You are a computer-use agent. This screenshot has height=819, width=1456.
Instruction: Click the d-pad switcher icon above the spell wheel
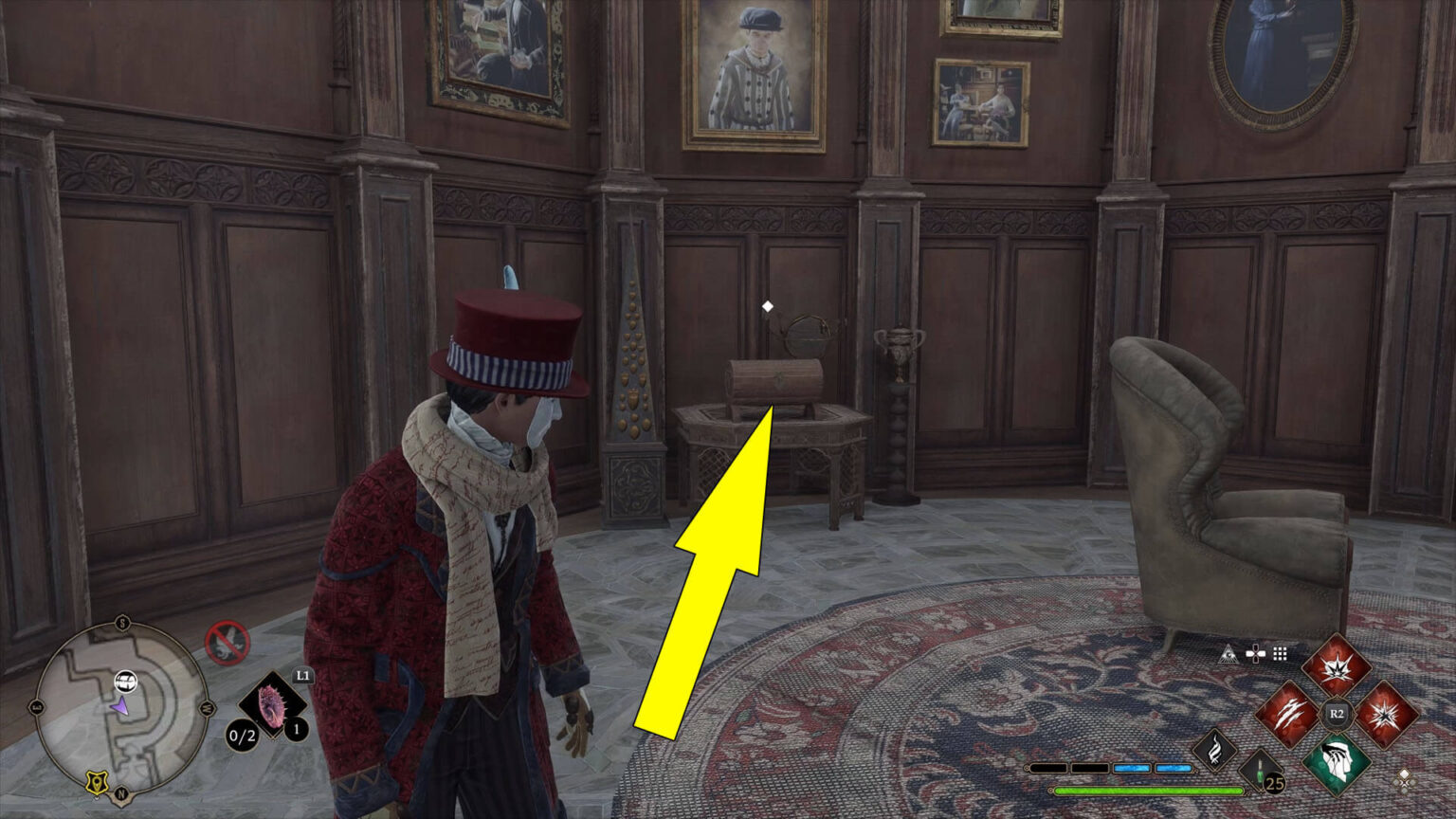point(1257,653)
